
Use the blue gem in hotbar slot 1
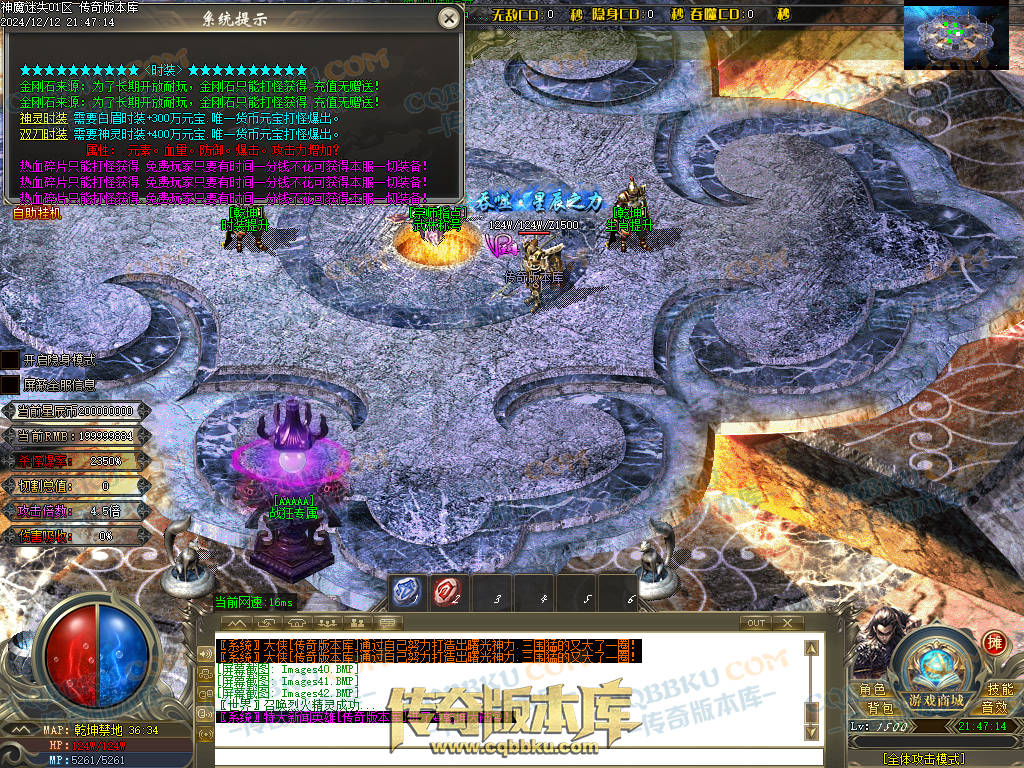pyautogui.click(x=405, y=592)
